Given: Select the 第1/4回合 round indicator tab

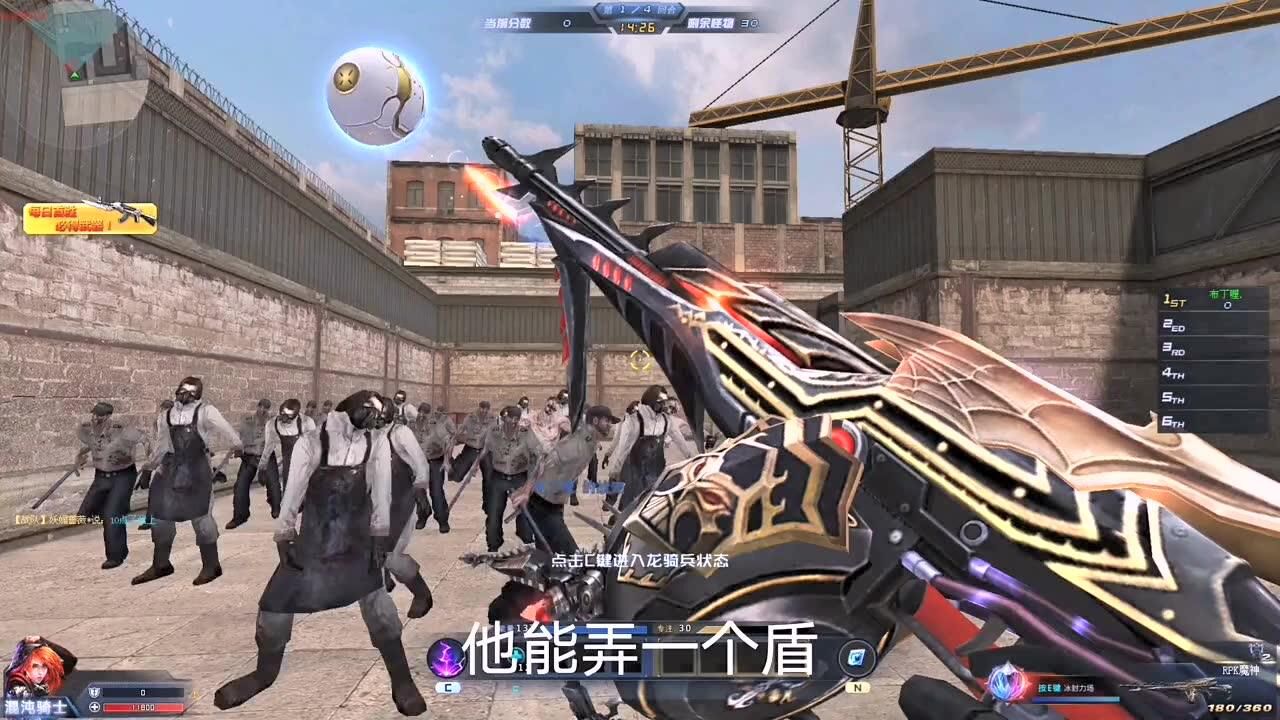Looking at the screenshot, I should [x=640, y=9].
